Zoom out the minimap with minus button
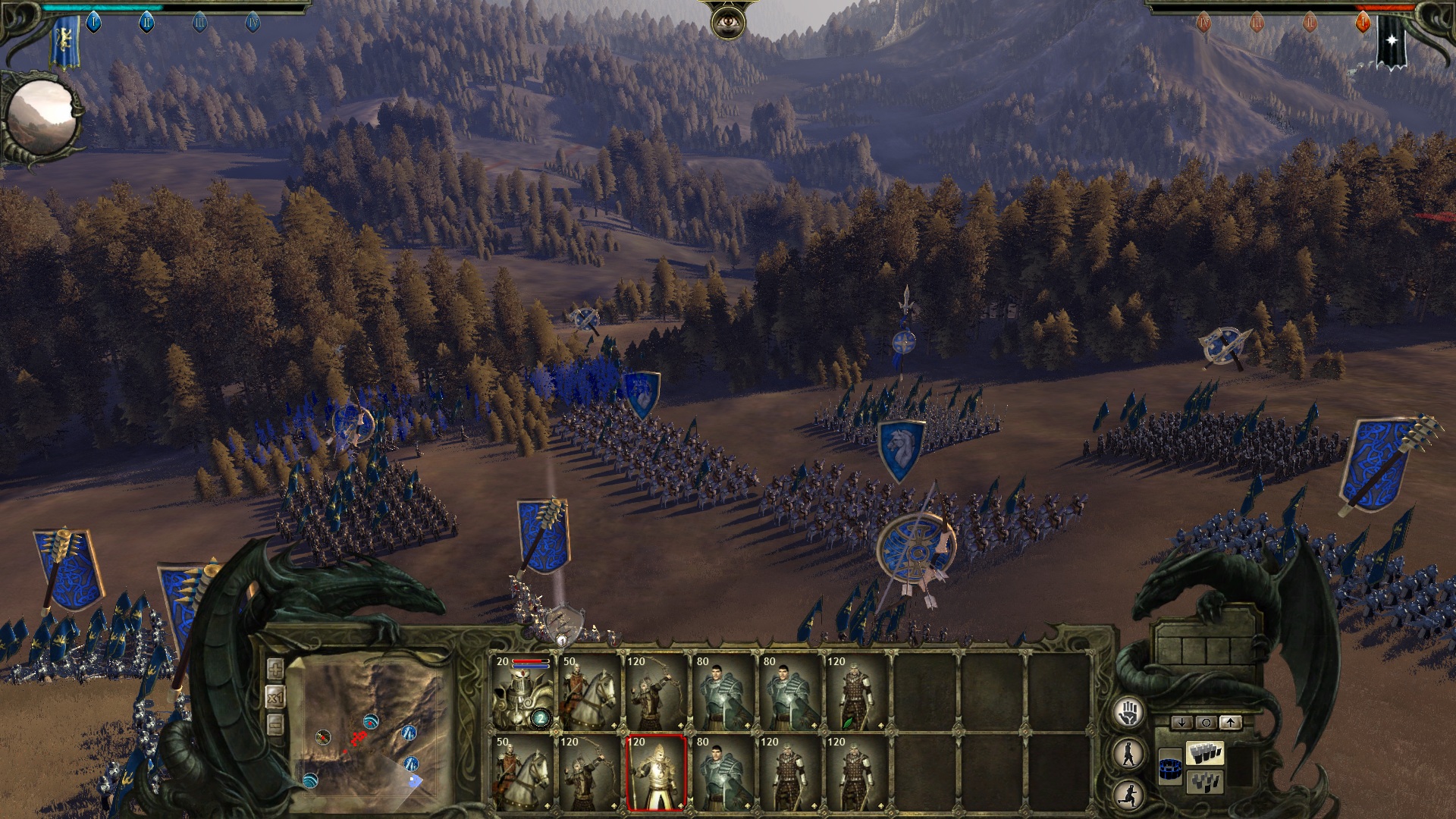Viewport: 1456px width, 819px height. 275,725
